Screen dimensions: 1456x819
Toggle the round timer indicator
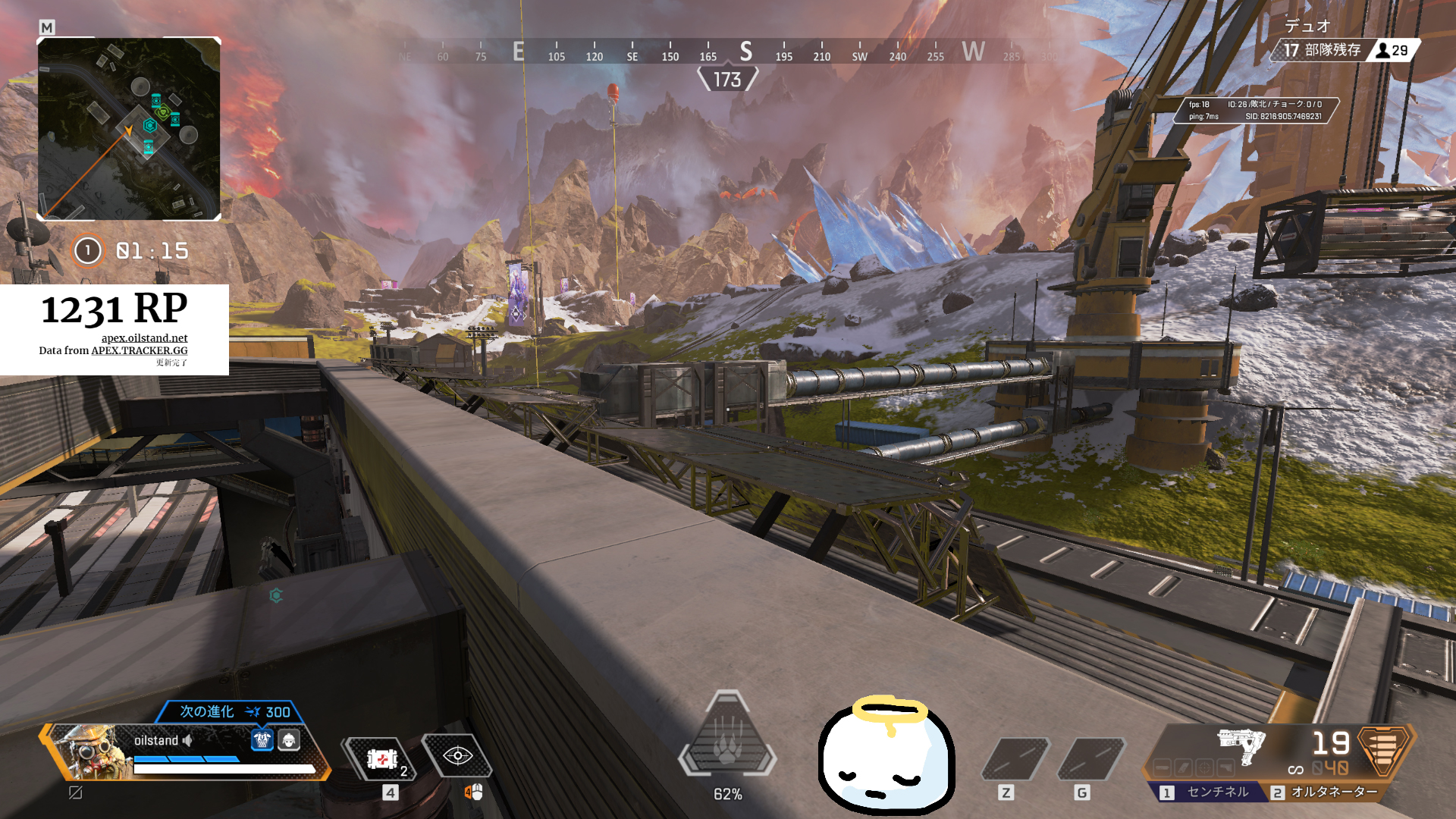point(87,250)
